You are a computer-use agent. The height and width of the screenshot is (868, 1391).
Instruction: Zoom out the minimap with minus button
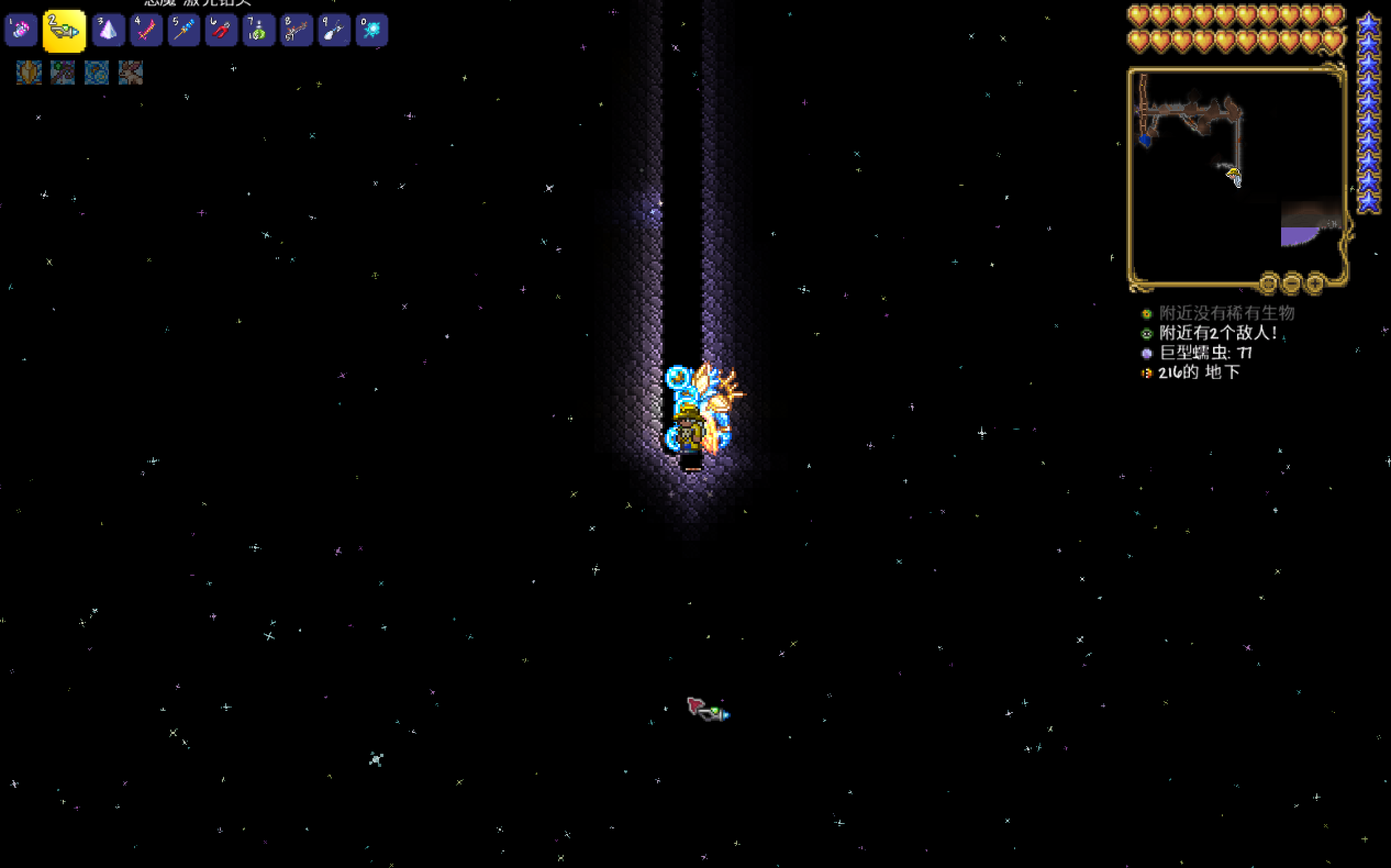pos(1291,283)
